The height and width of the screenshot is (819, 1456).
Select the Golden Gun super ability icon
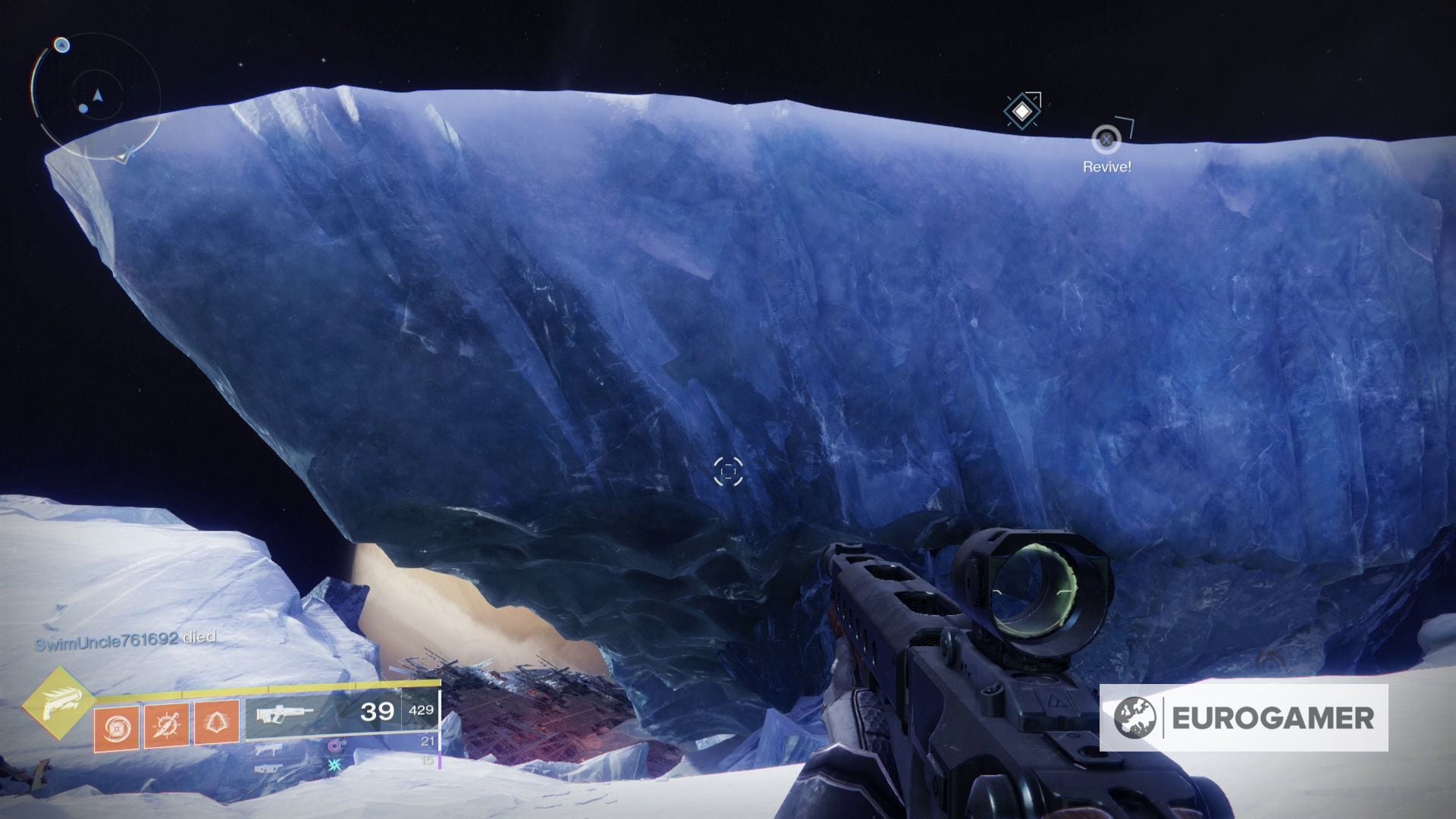click(60, 704)
